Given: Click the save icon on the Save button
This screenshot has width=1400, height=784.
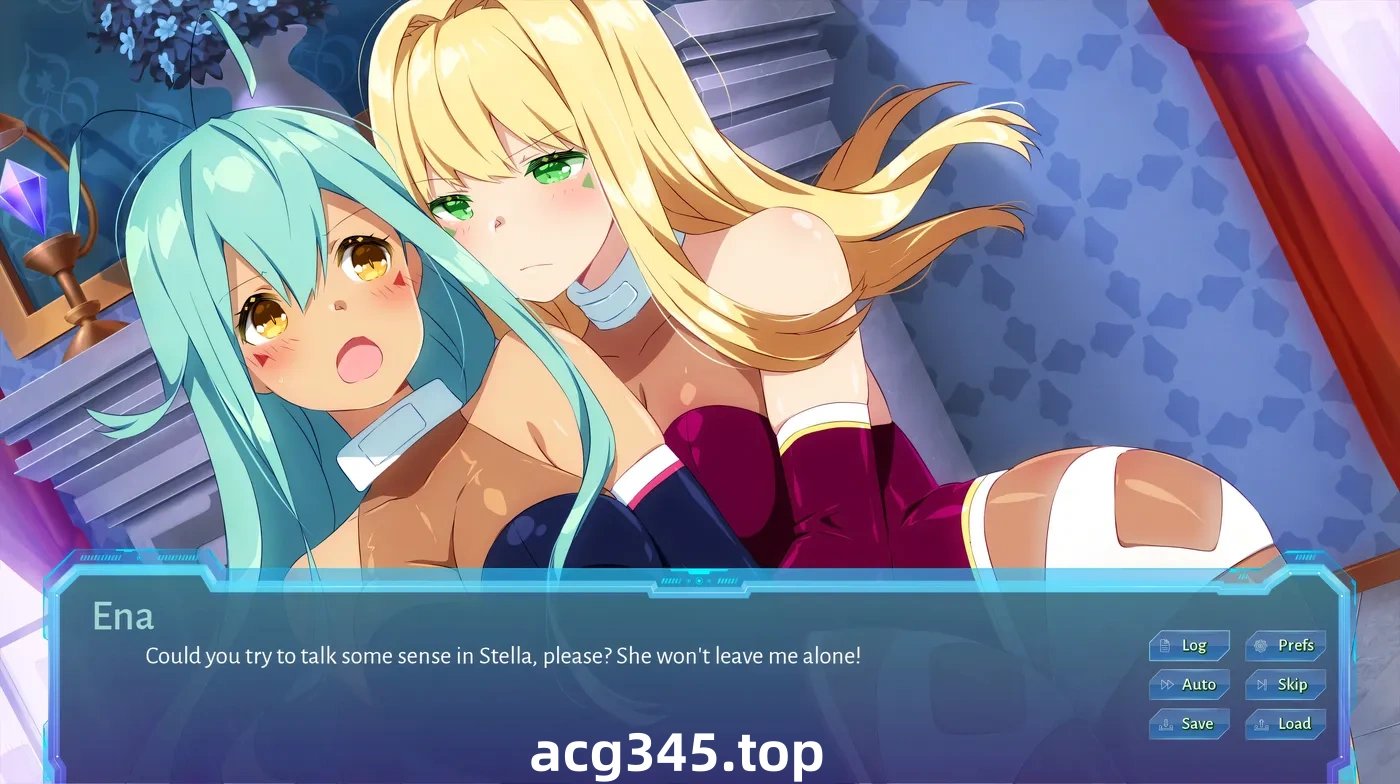Looking at the screenshot, I should (1167, 723).
